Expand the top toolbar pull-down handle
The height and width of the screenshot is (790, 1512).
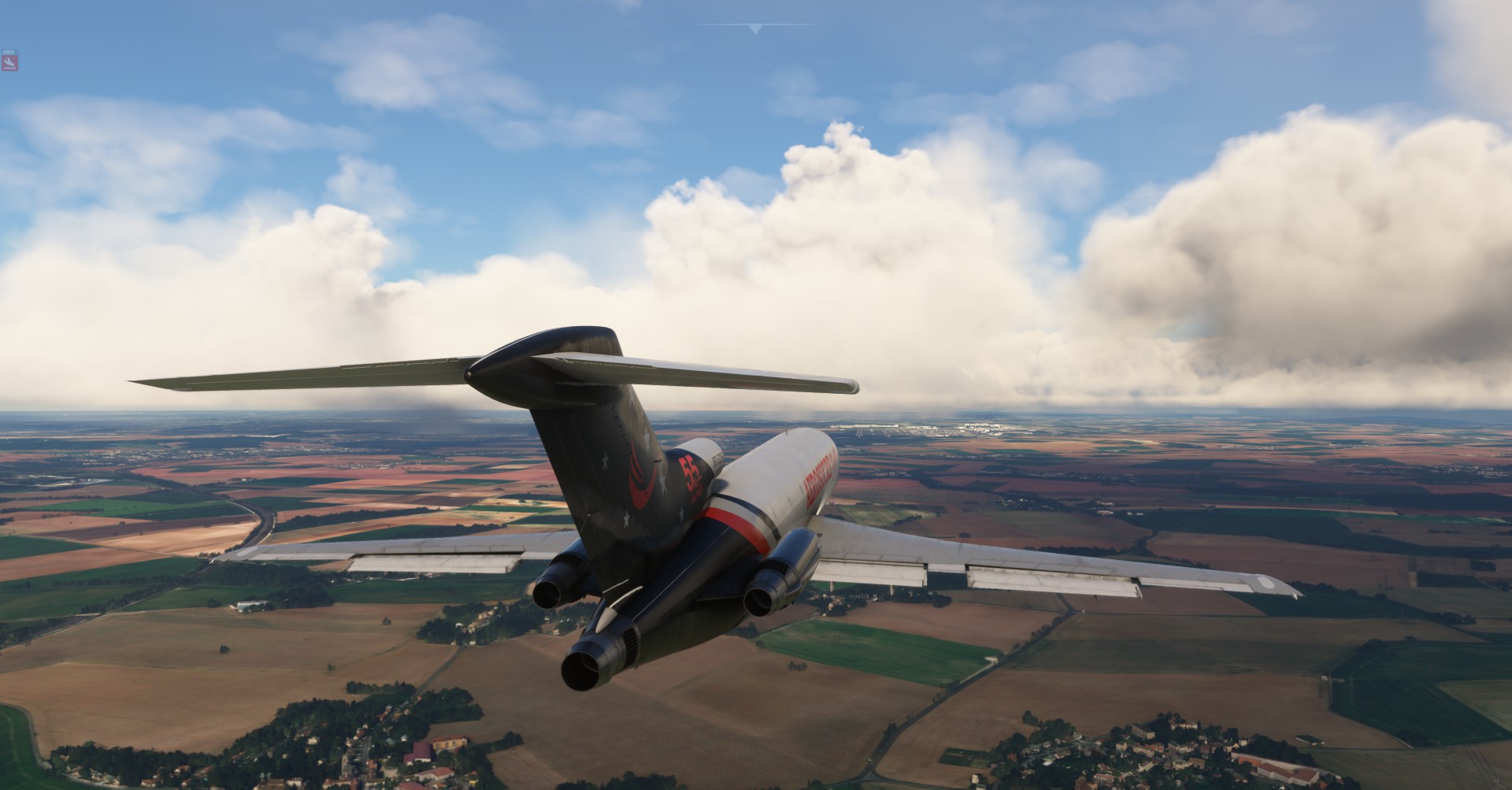pyautogui.click(x=755, y=28)
